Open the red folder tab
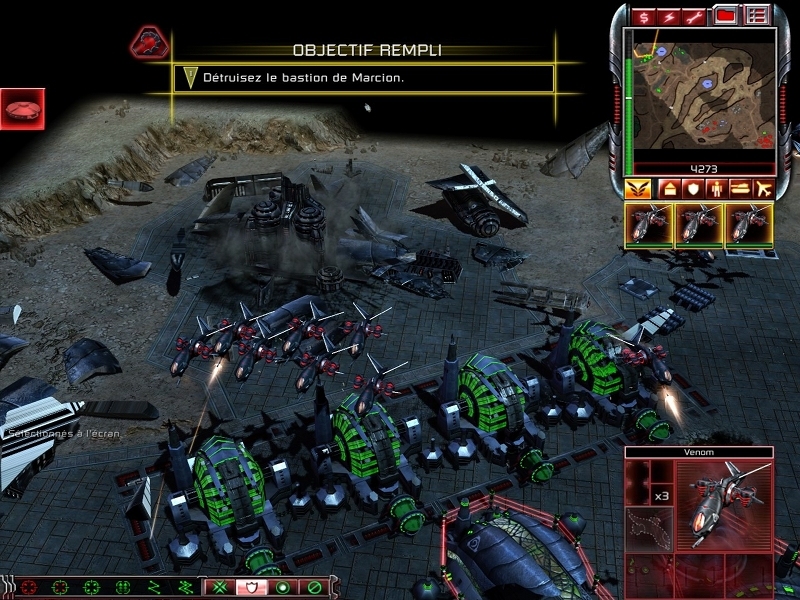The height and width of the screenshot is (600, 800). (727, 16)
